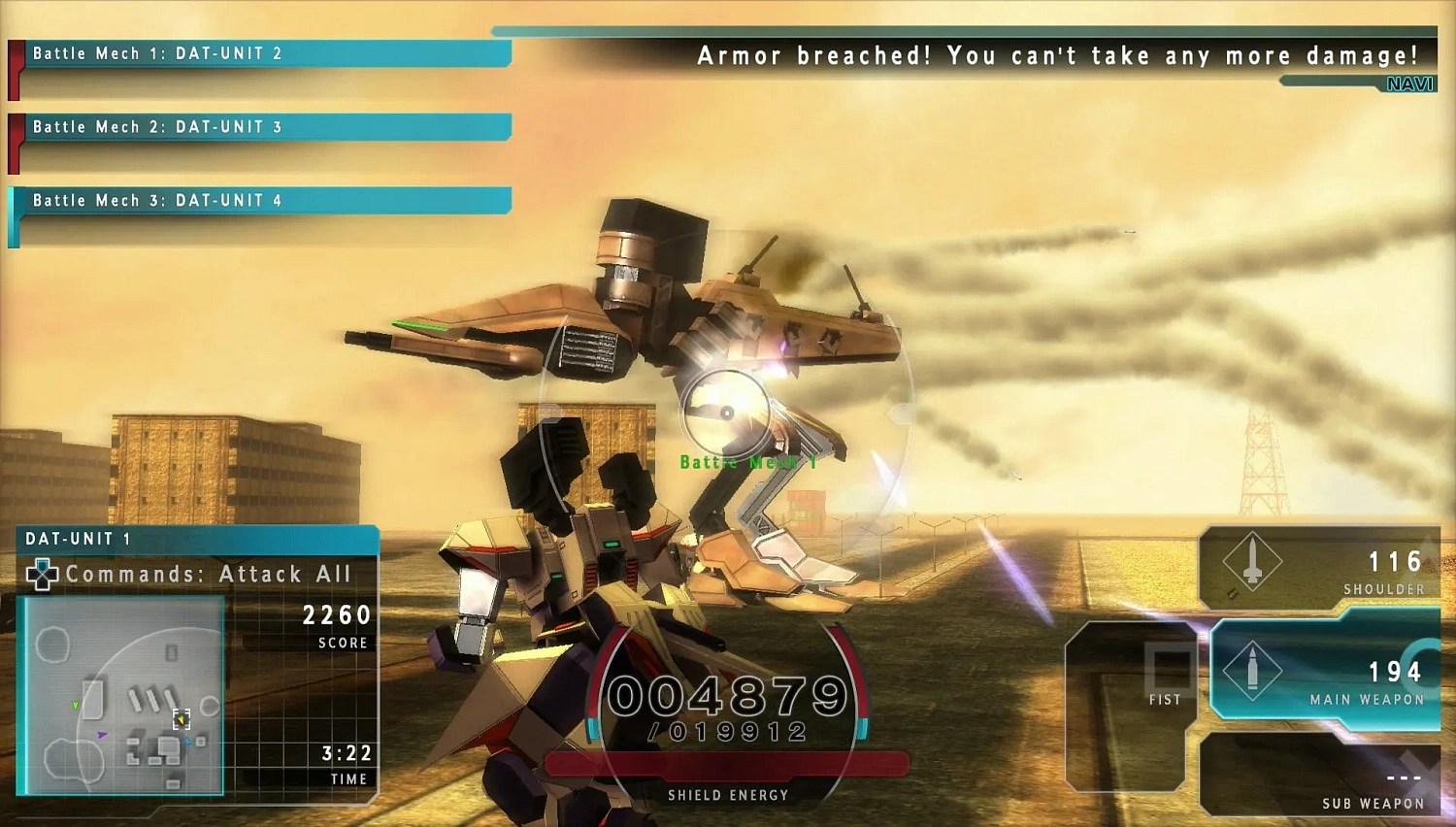
Task: Click the player arrow marker on the minimap
Action: pos(181,719)
